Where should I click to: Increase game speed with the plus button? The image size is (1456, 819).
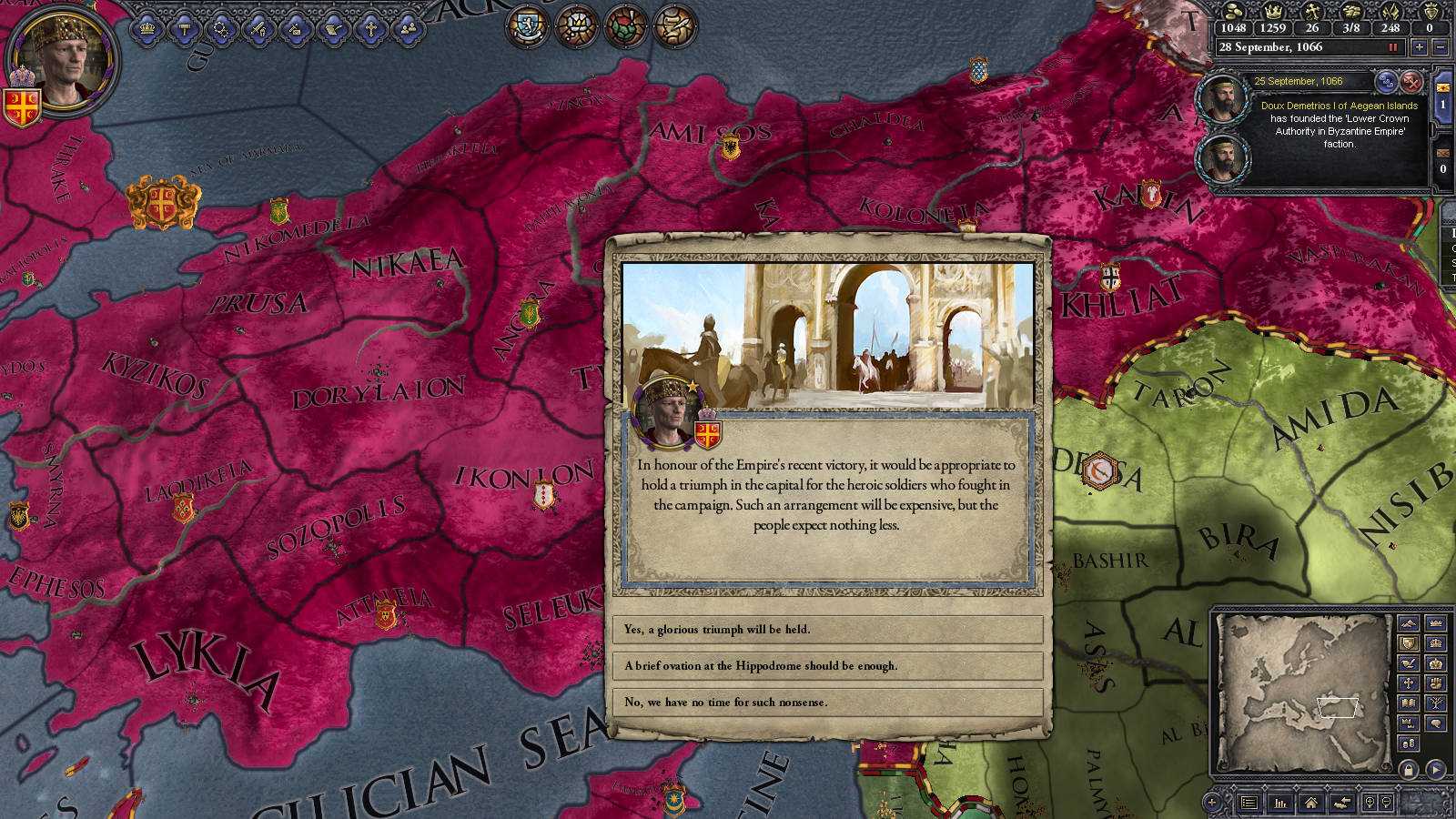click(1419, 47)
